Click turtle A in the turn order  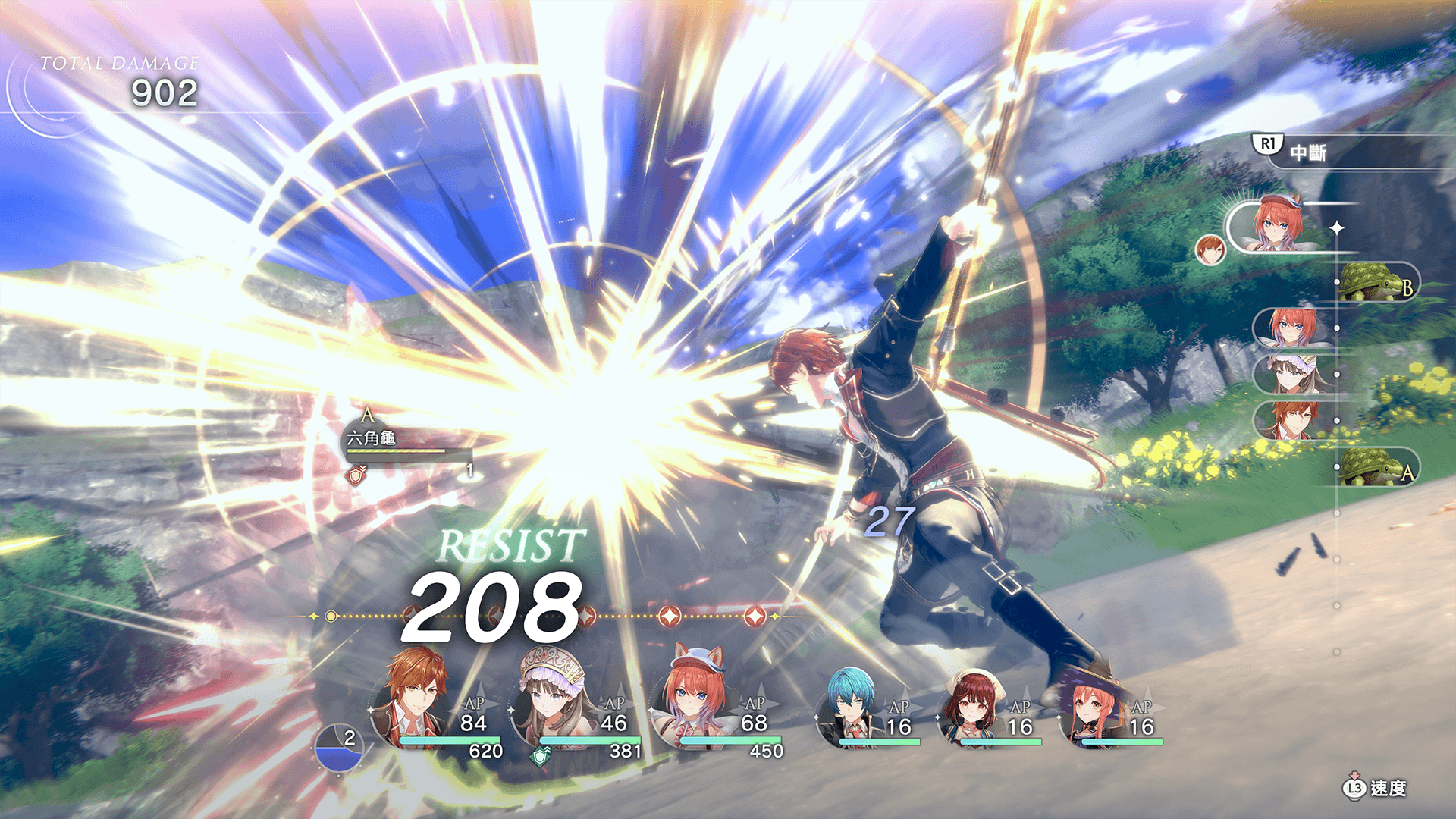(1376, 466)
